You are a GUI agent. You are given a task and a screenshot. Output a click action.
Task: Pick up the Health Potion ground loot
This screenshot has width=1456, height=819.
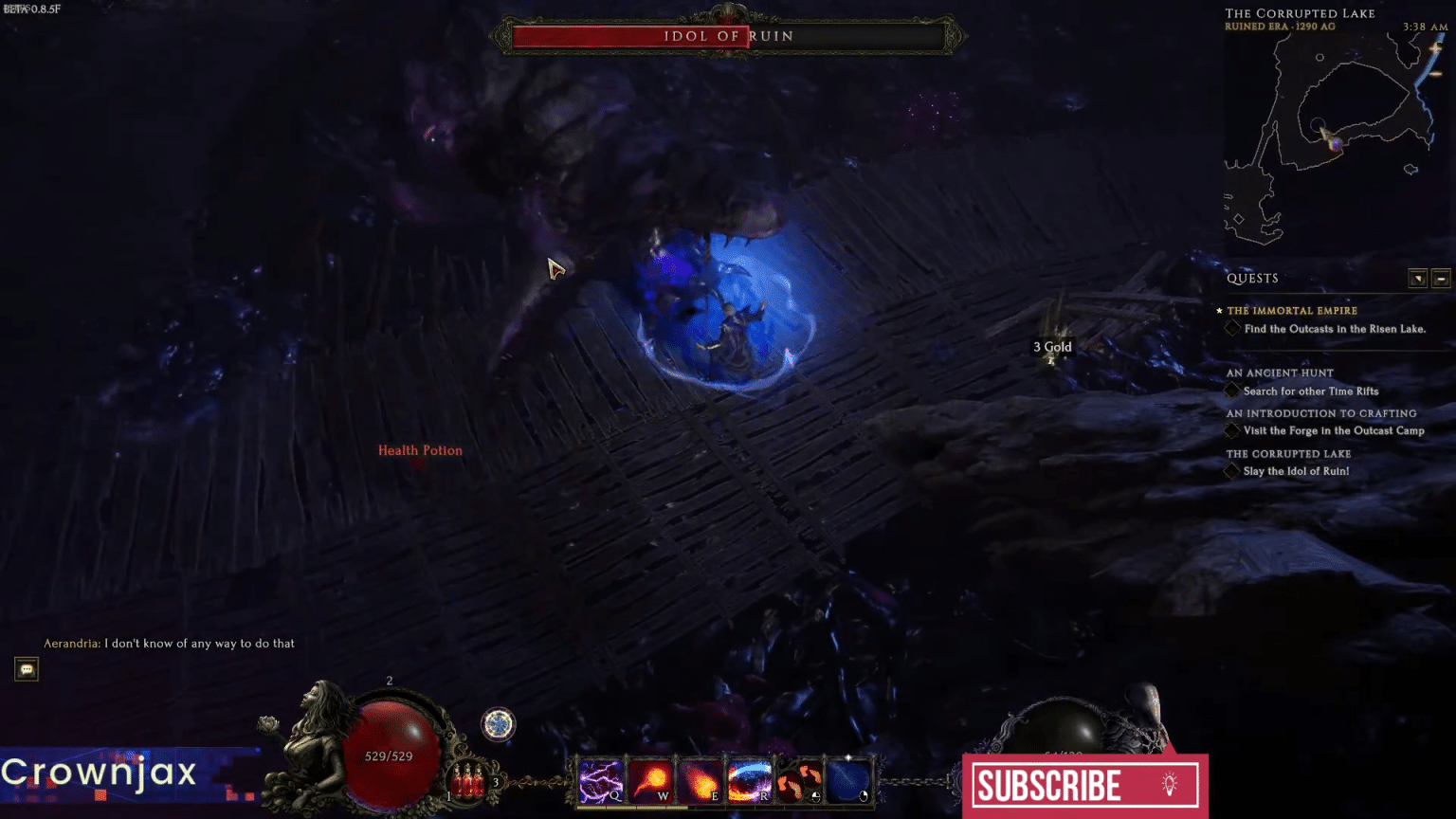point(420,450)
